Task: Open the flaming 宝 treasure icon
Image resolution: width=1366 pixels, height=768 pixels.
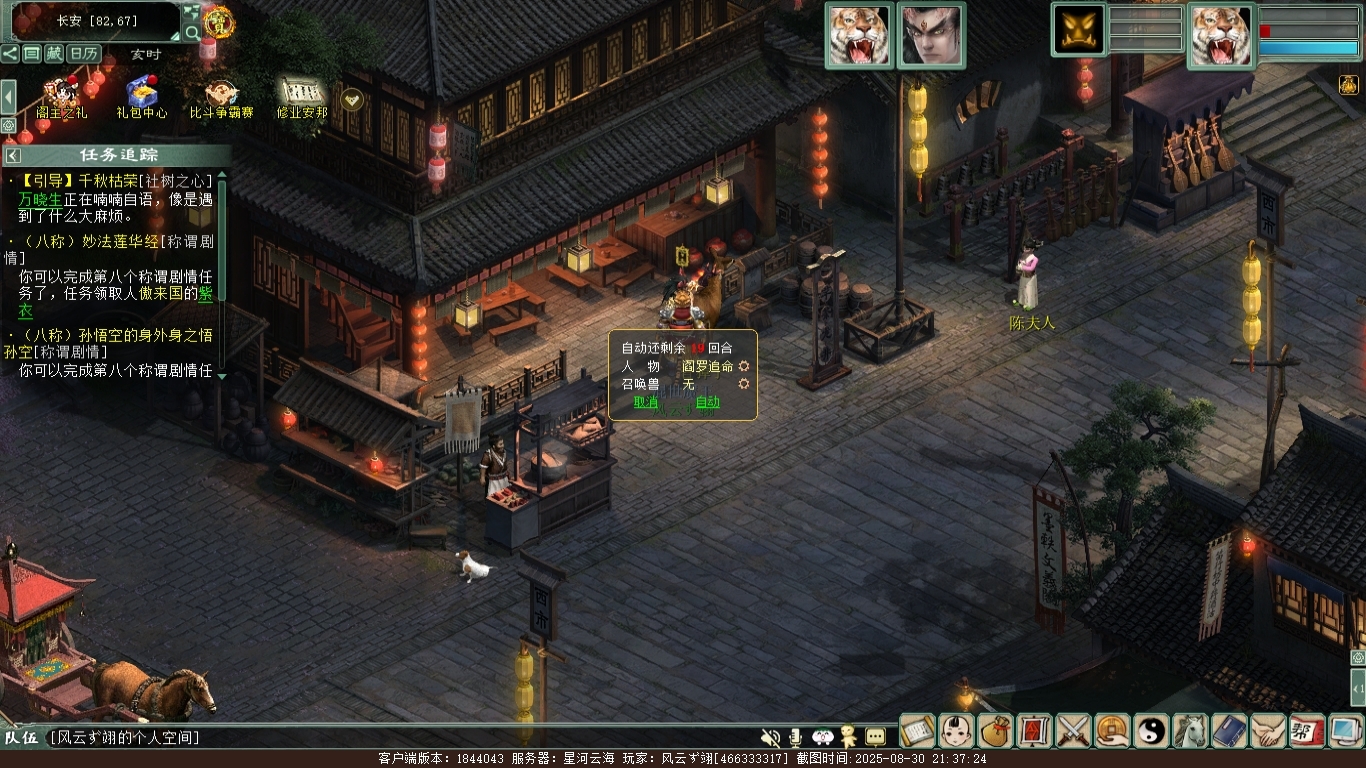Action: (x=217, y=20)
